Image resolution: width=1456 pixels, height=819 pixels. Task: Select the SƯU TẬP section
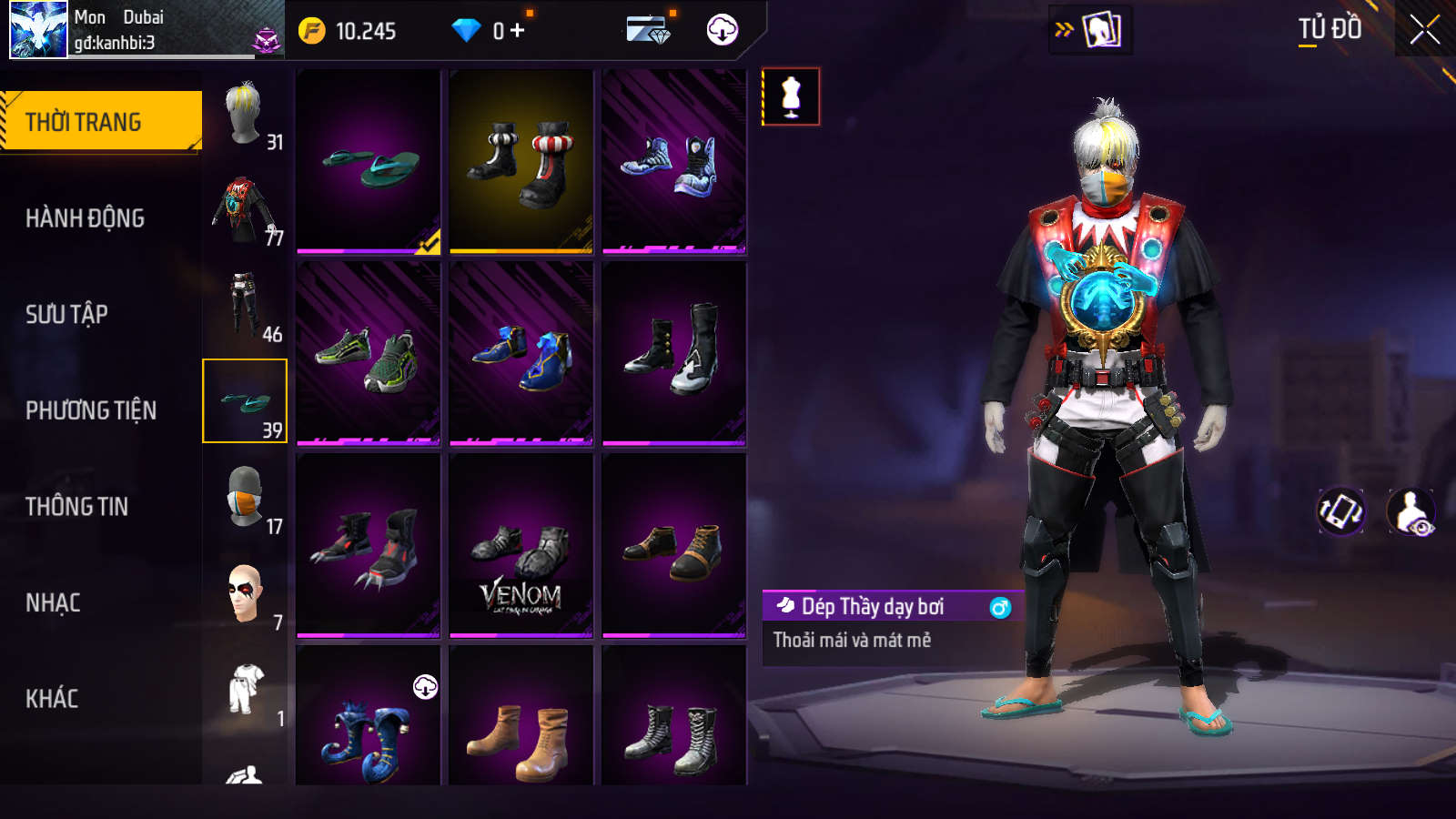66,314
